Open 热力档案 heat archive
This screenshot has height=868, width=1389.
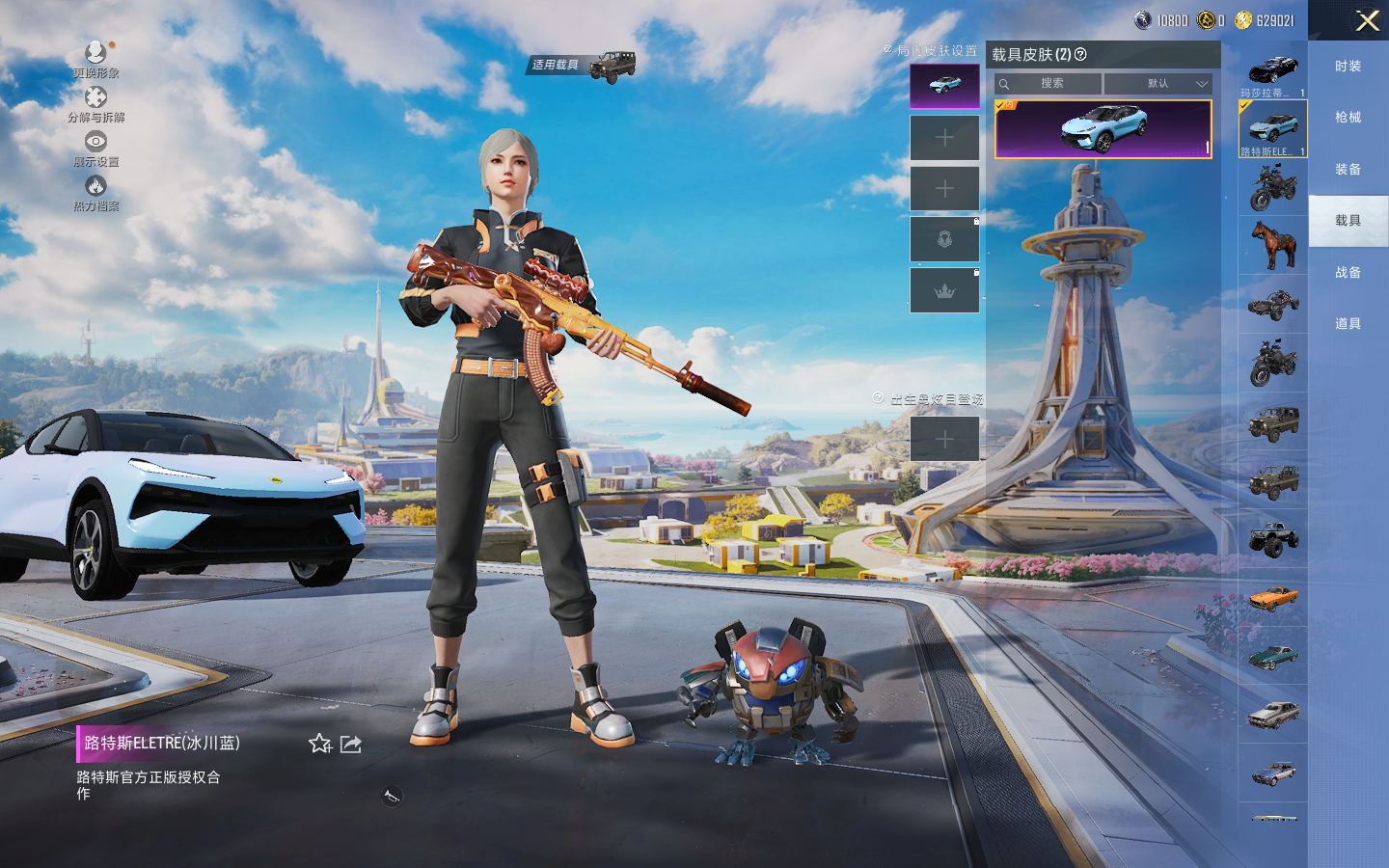(95, 193)
